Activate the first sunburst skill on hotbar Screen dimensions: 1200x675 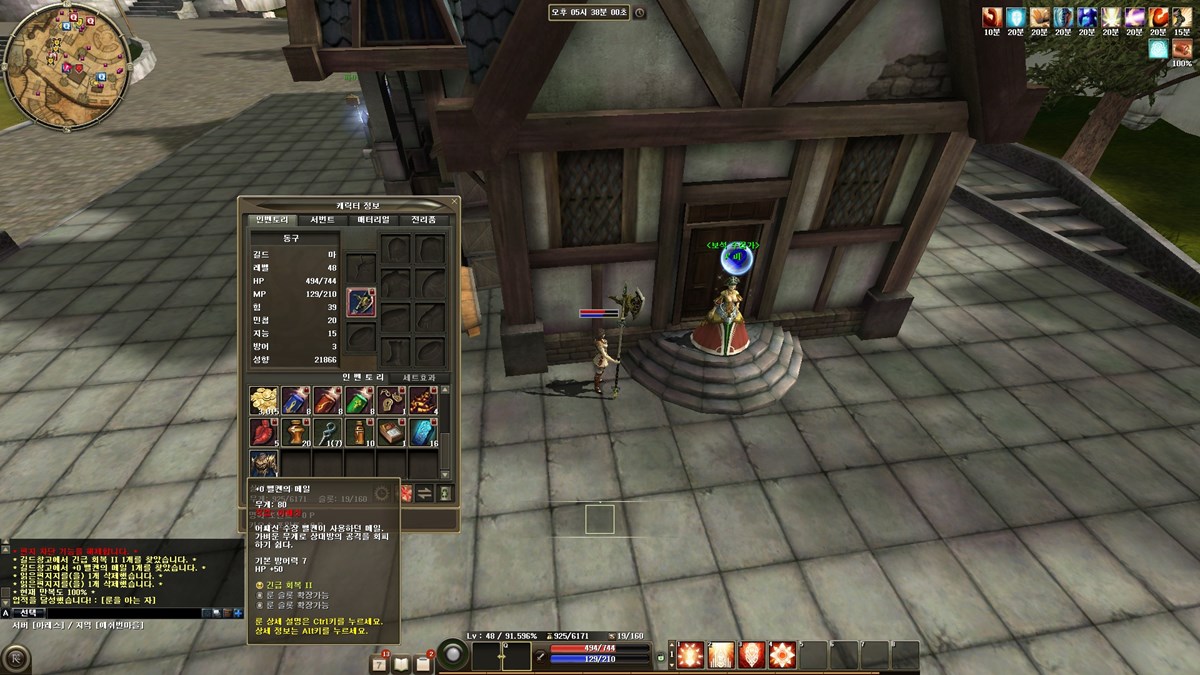[689, 655]
